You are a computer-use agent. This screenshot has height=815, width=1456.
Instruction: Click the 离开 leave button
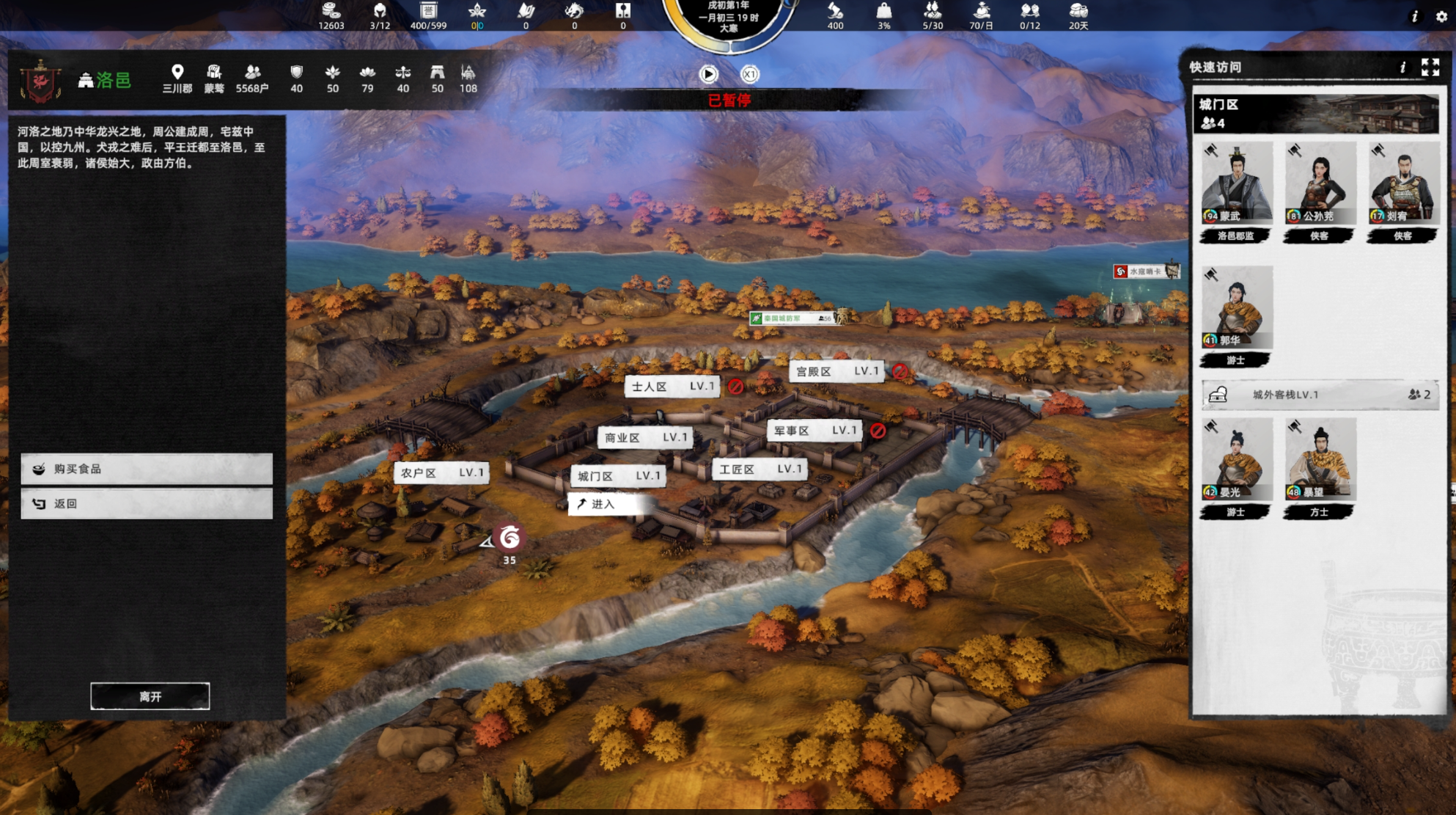click(x=150, y=696)
